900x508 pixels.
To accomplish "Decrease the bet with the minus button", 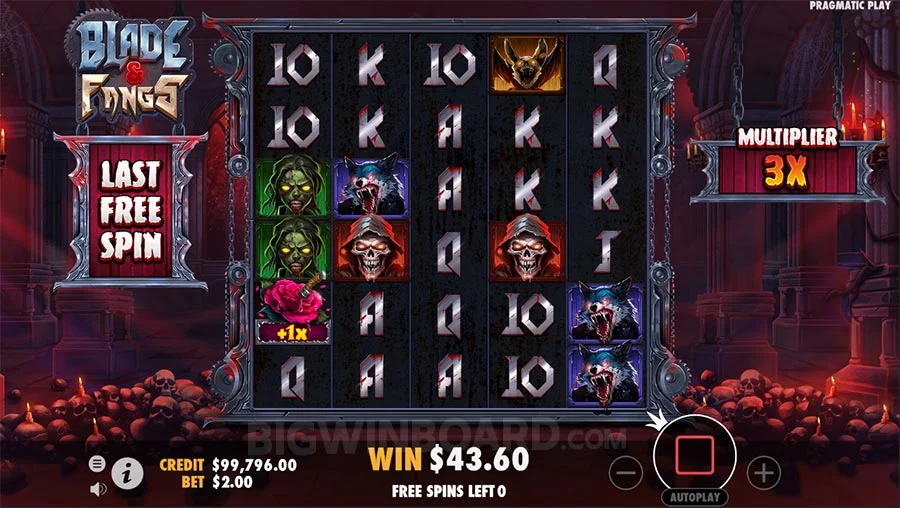I will (626, 472).
